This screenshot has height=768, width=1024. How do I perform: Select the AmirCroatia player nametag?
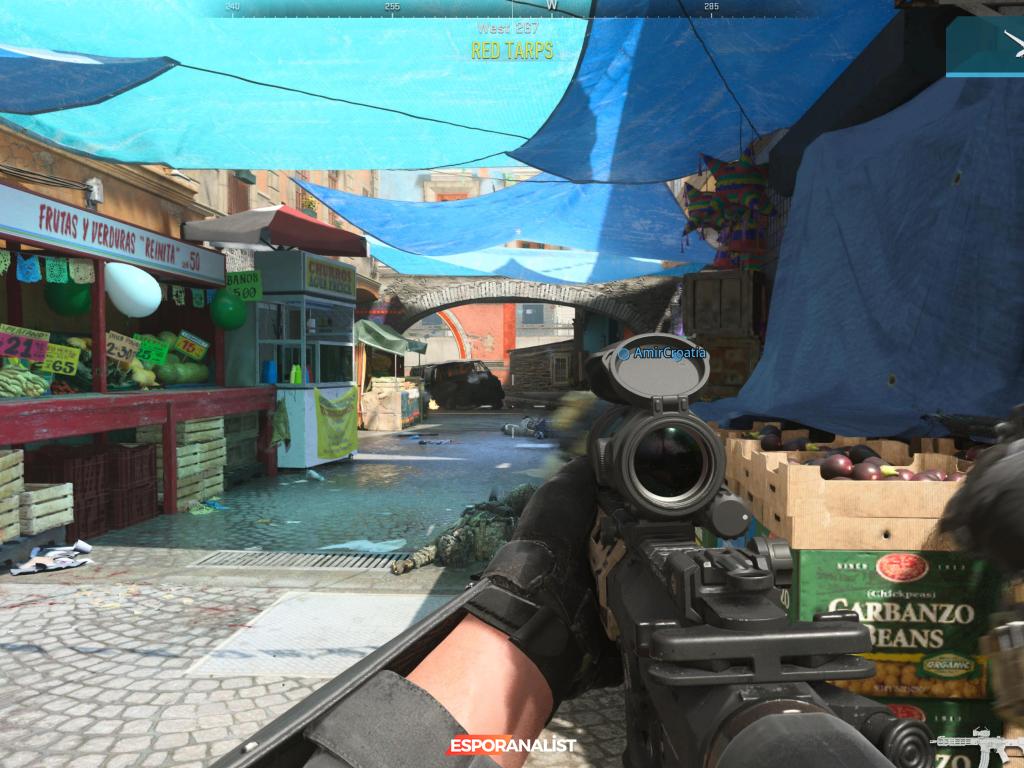pos(662,353)
